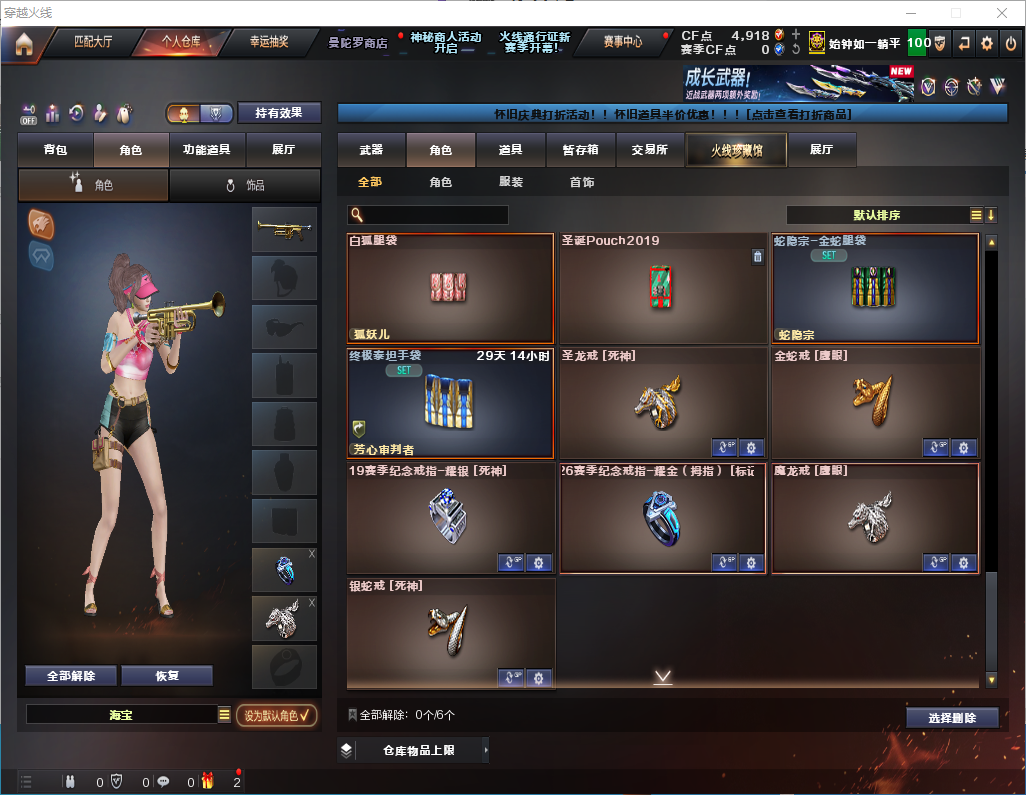
Task: Open the 火线珍藏馆 tab
Action: [735, 150]
